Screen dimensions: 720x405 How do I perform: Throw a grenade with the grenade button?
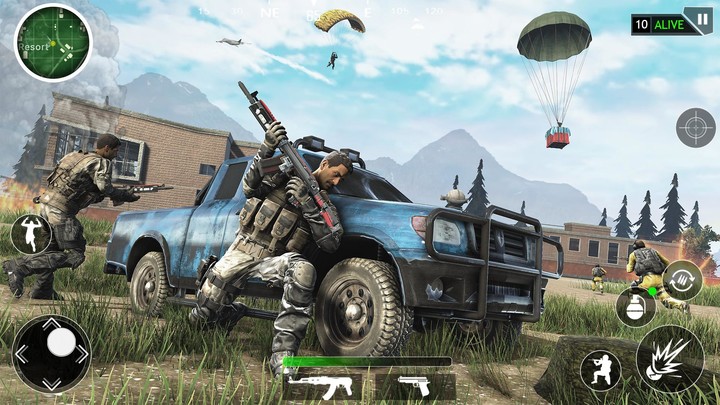(634, 307)
